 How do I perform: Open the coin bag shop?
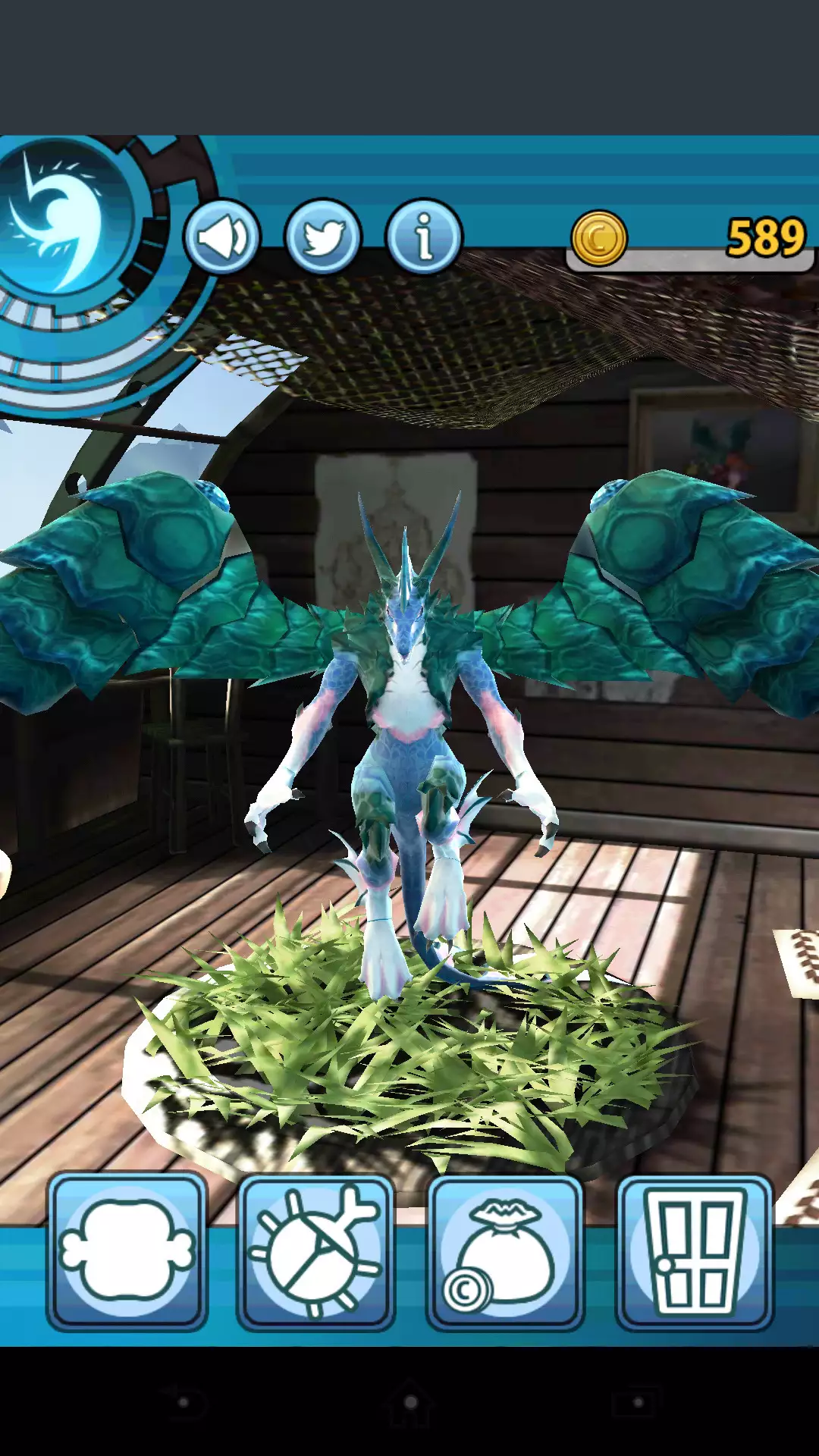[505, 1252]
